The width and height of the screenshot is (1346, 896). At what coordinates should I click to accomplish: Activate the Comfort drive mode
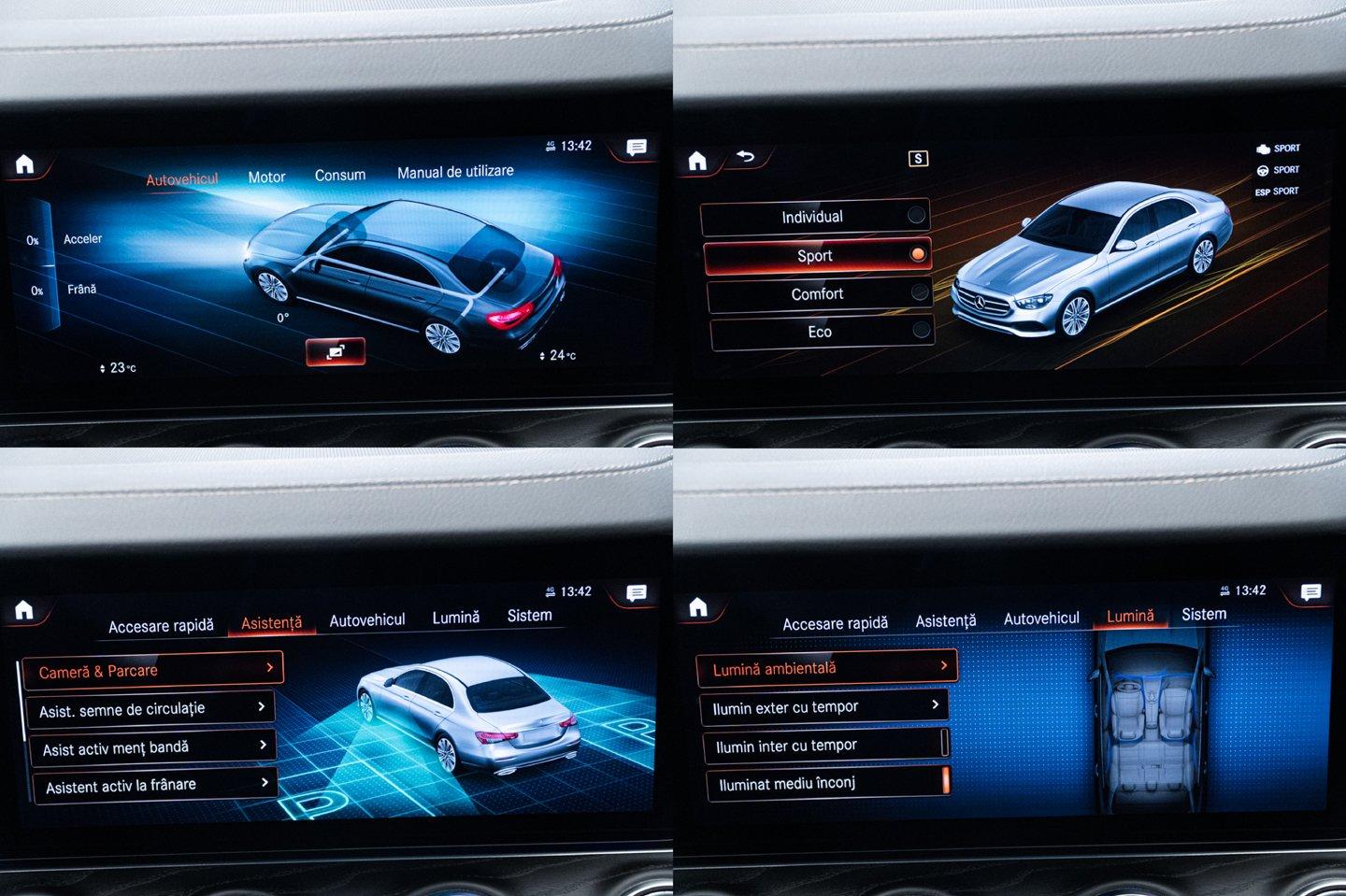click(819, 293)
